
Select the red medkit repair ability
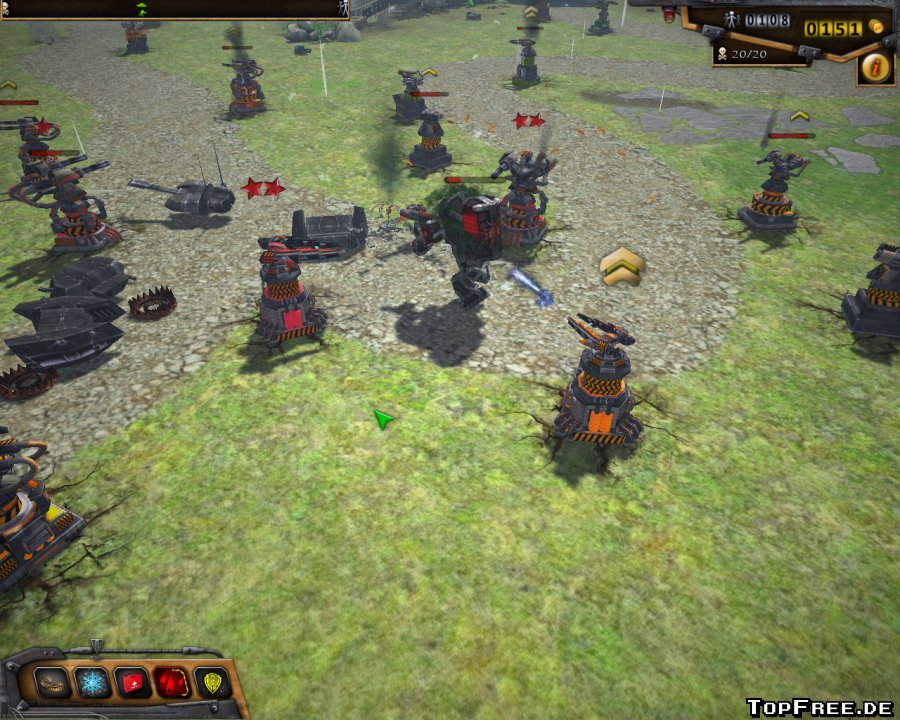coord(133,682)
